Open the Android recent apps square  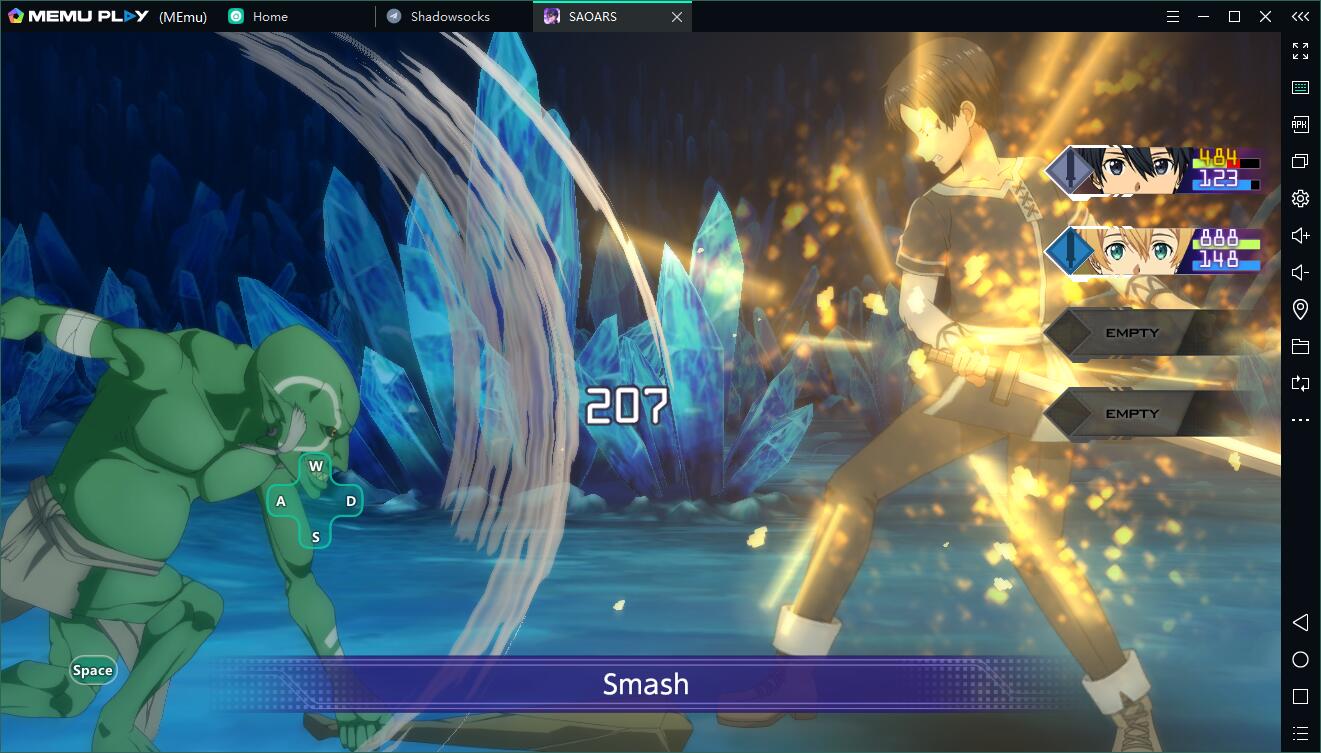[1300, 696]
